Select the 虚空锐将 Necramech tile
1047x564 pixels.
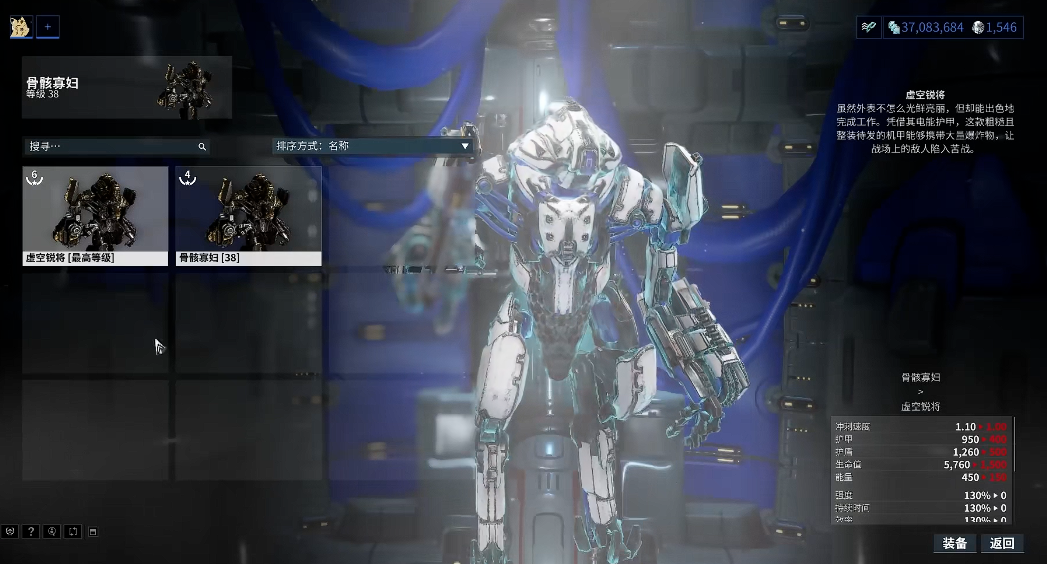pyautogui.click(x=95, y=215)
